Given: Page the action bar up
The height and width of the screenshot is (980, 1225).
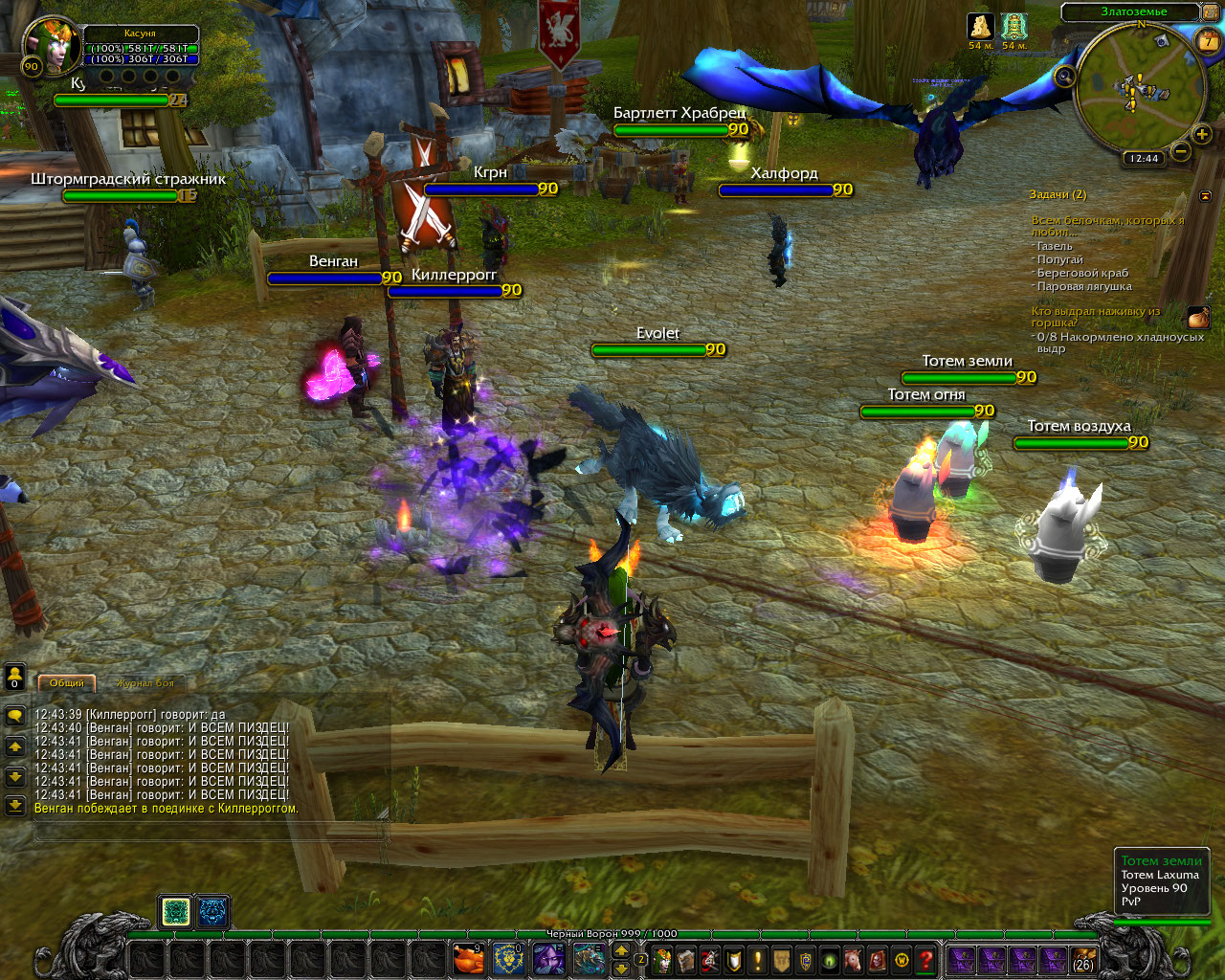Looking at the screenshot, I should point(621,950).
